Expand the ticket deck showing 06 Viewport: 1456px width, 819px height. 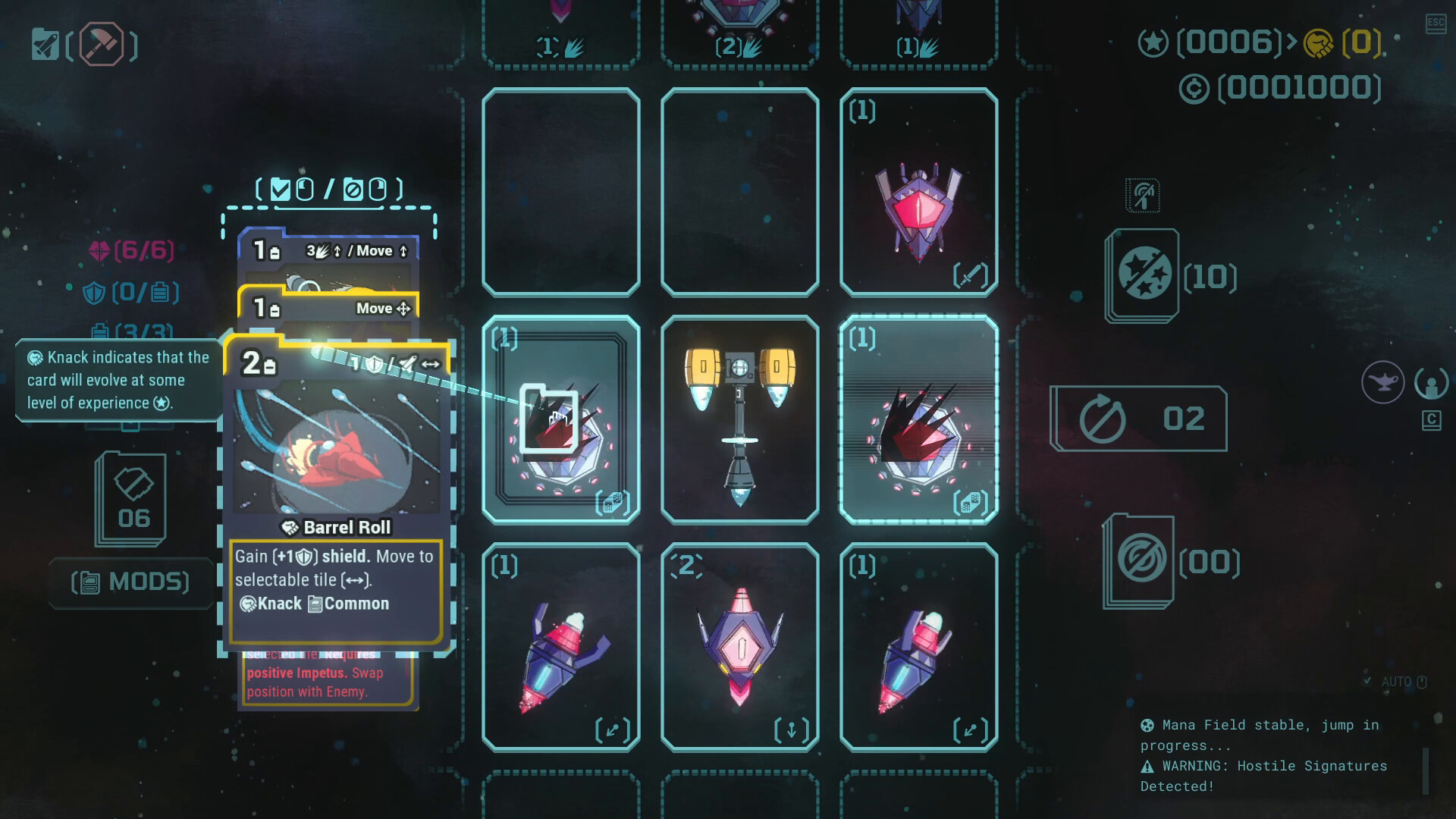(130, 497)
